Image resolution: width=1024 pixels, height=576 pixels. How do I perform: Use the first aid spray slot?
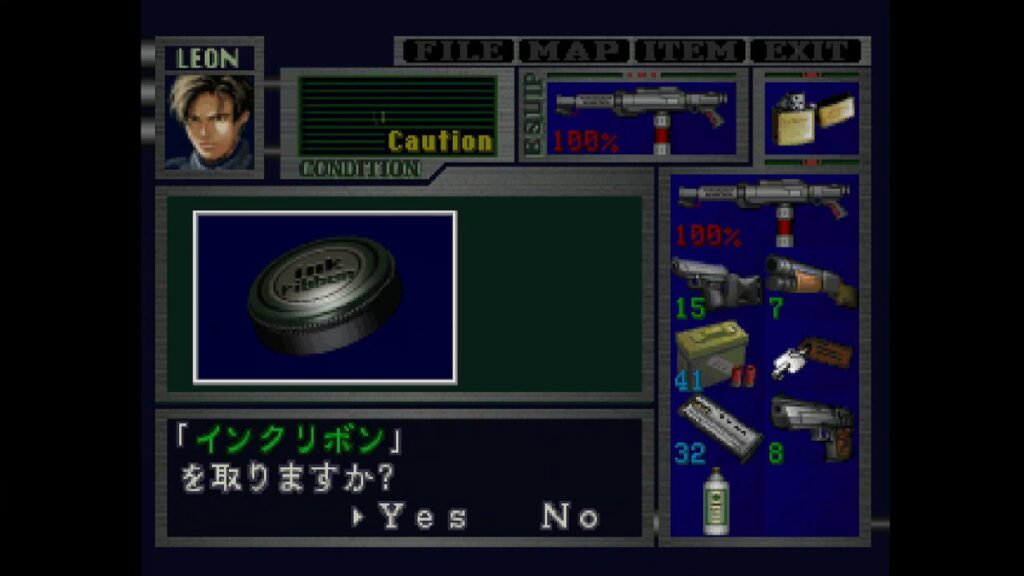click(x=714, y=500)
